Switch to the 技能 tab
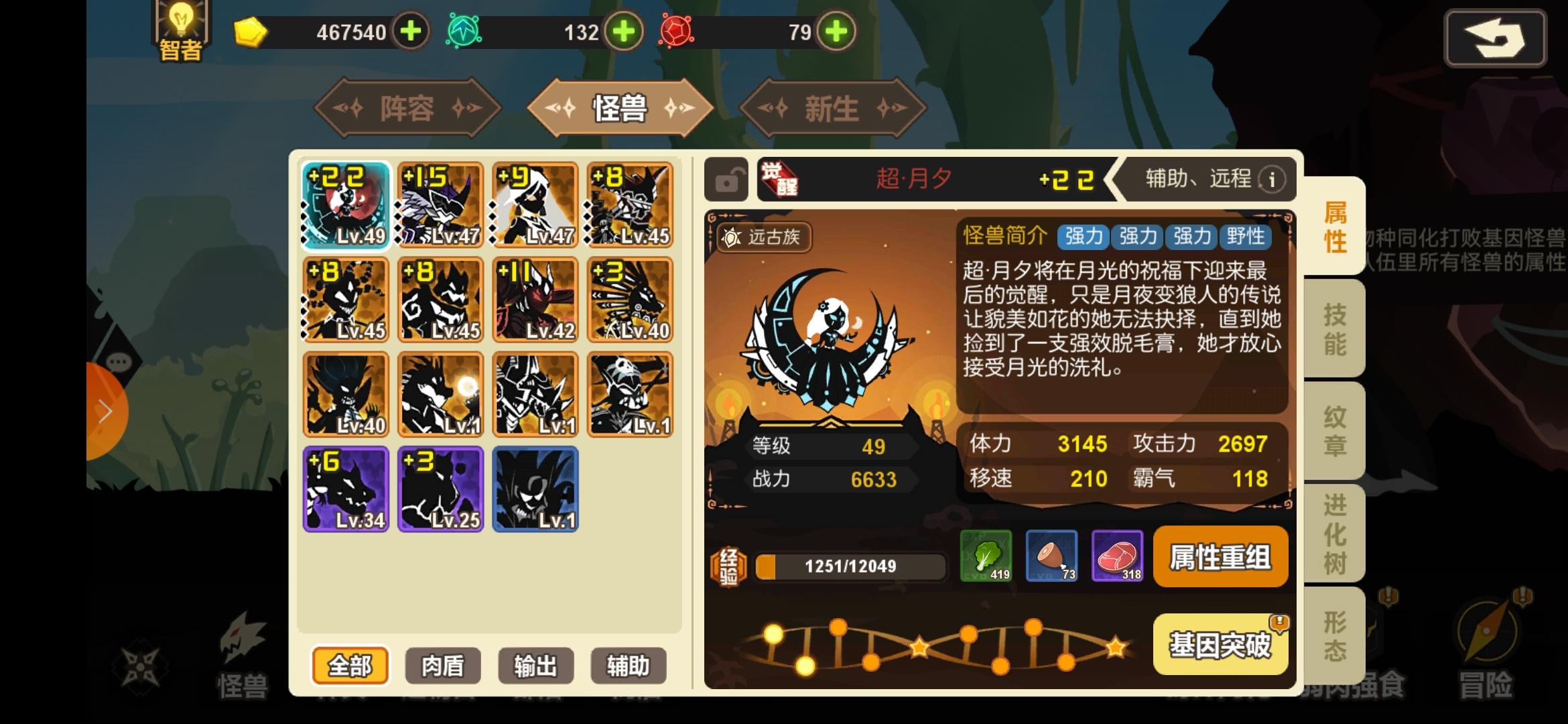This screenshot has height=724, width=1568. point(1336,328)
